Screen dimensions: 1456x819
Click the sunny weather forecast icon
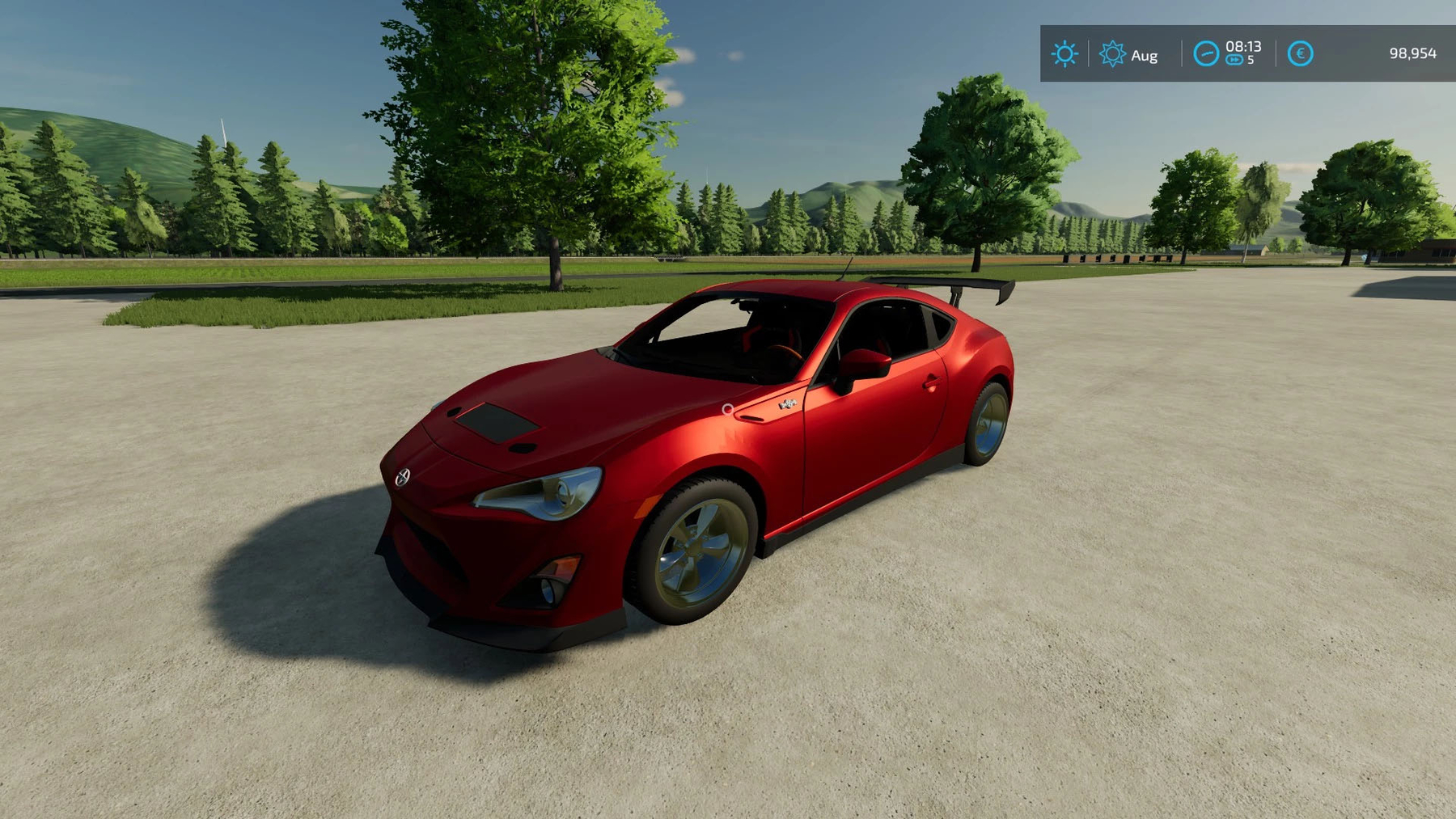[x=1064, y=54]
